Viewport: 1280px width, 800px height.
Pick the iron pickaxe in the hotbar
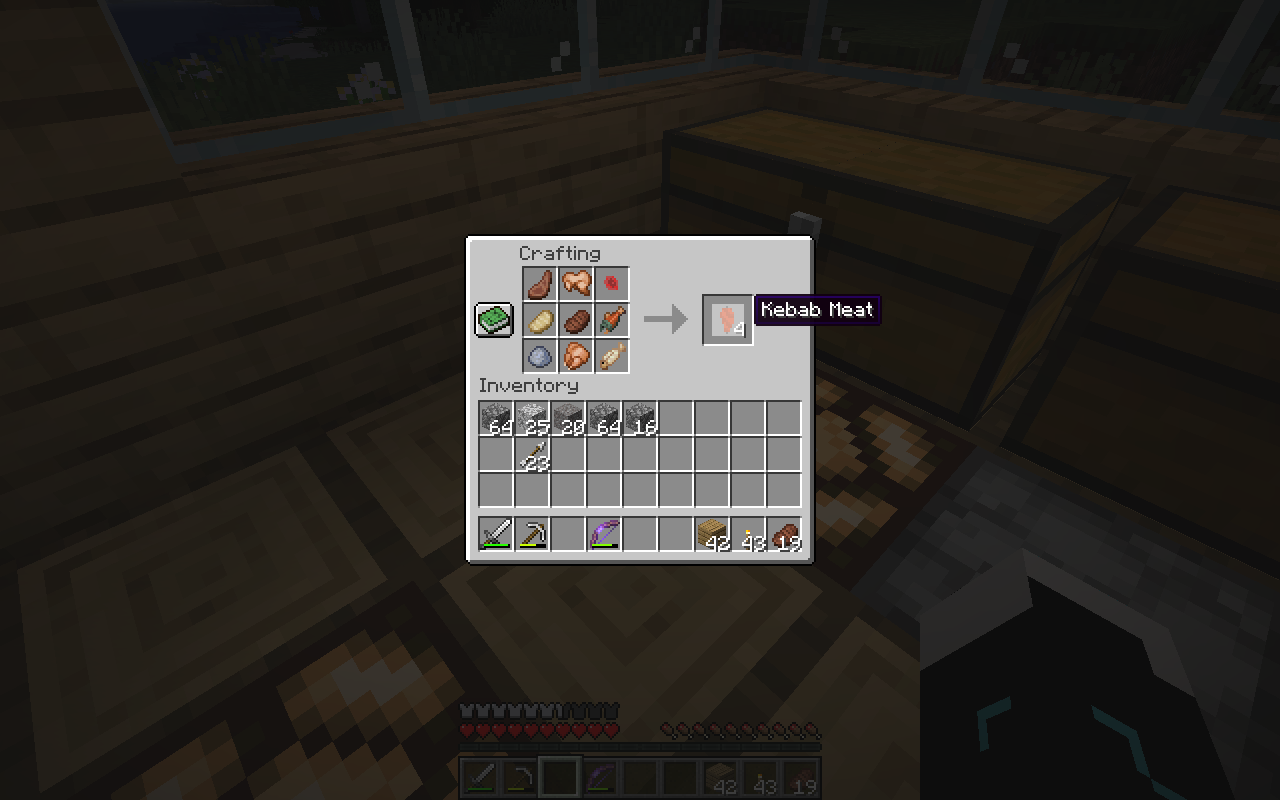[x=531, y=534]
